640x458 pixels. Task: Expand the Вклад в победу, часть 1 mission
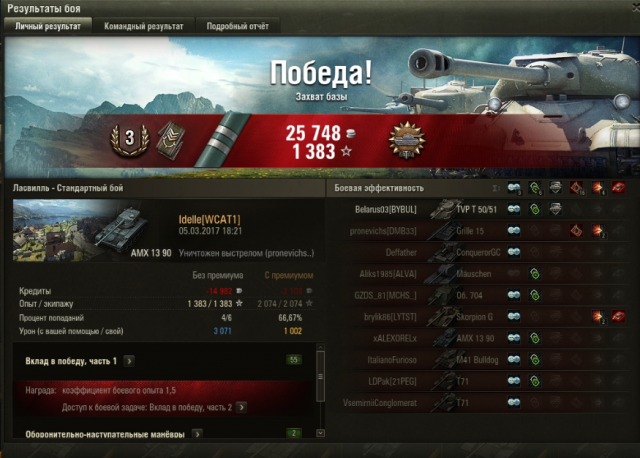[130, 360]
